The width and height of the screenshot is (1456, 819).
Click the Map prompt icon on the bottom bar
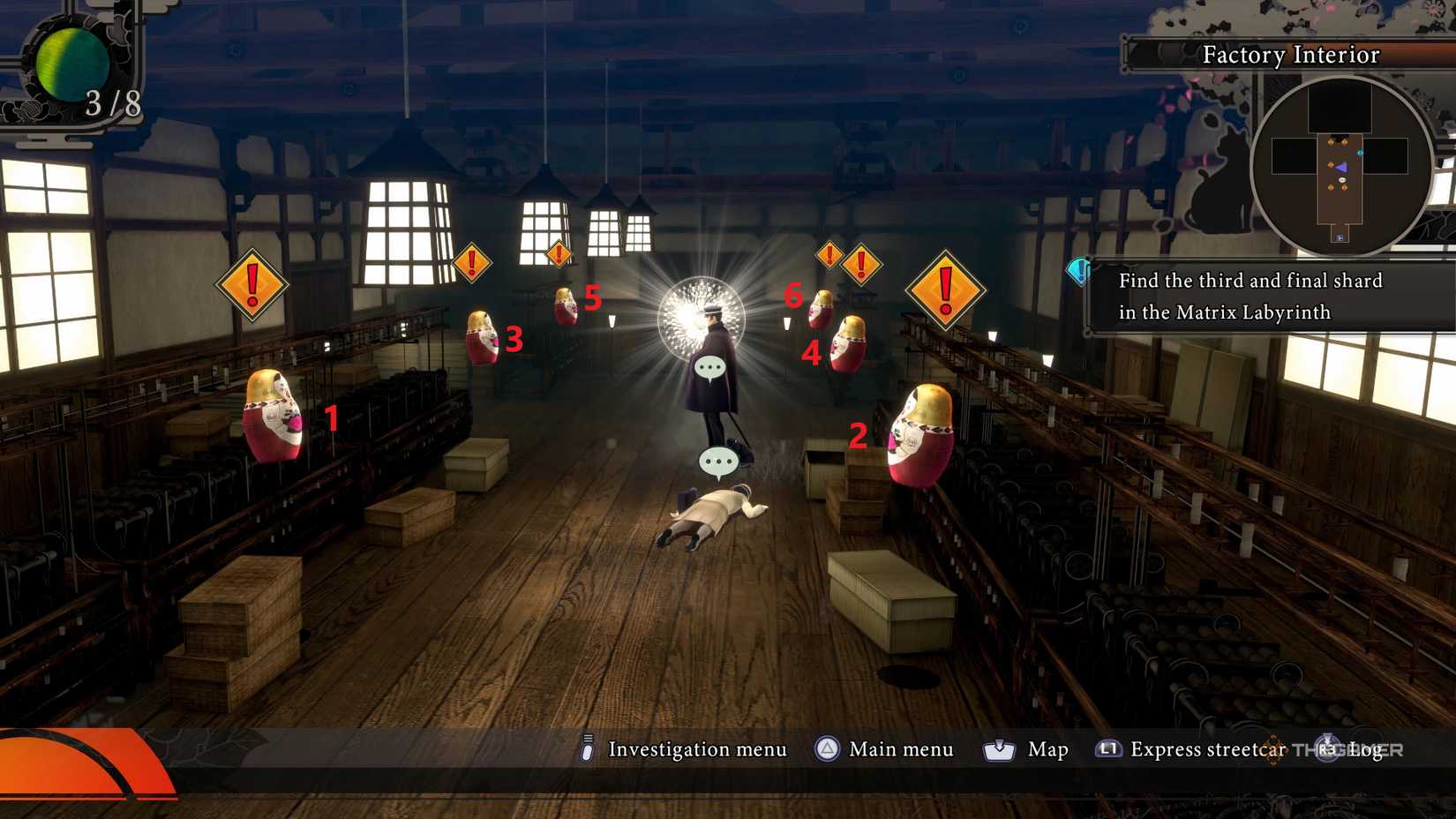point(998,748)
